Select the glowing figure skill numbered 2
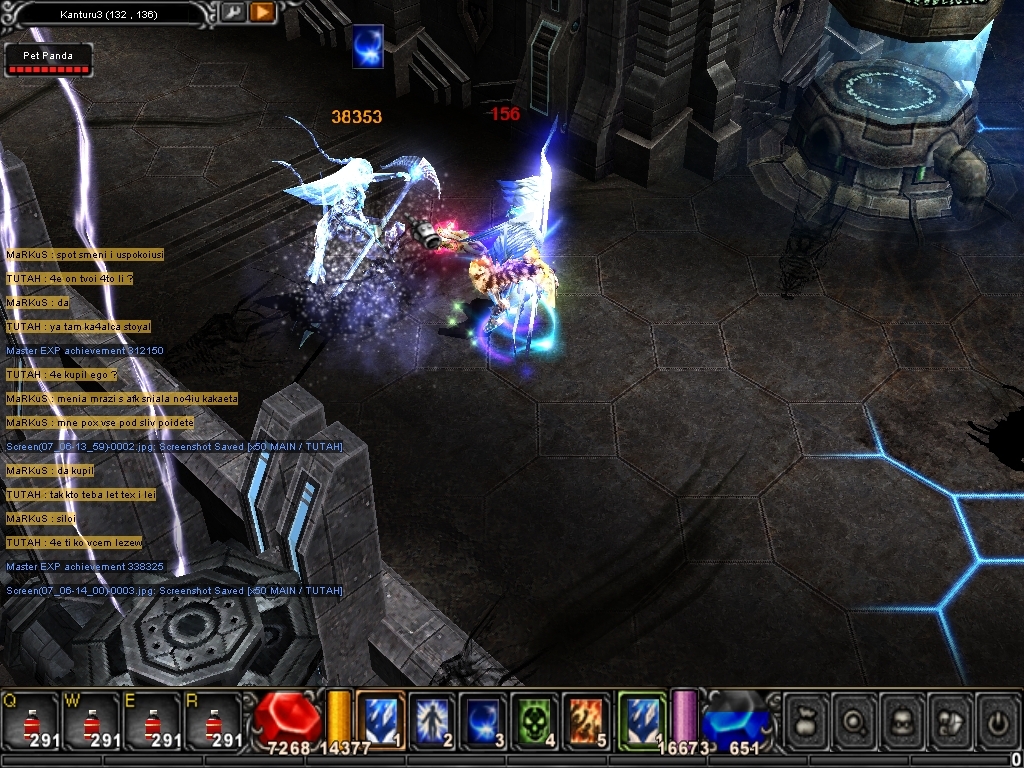The height and width of the screenshot is (768, 1024). [x=433, y=720]
